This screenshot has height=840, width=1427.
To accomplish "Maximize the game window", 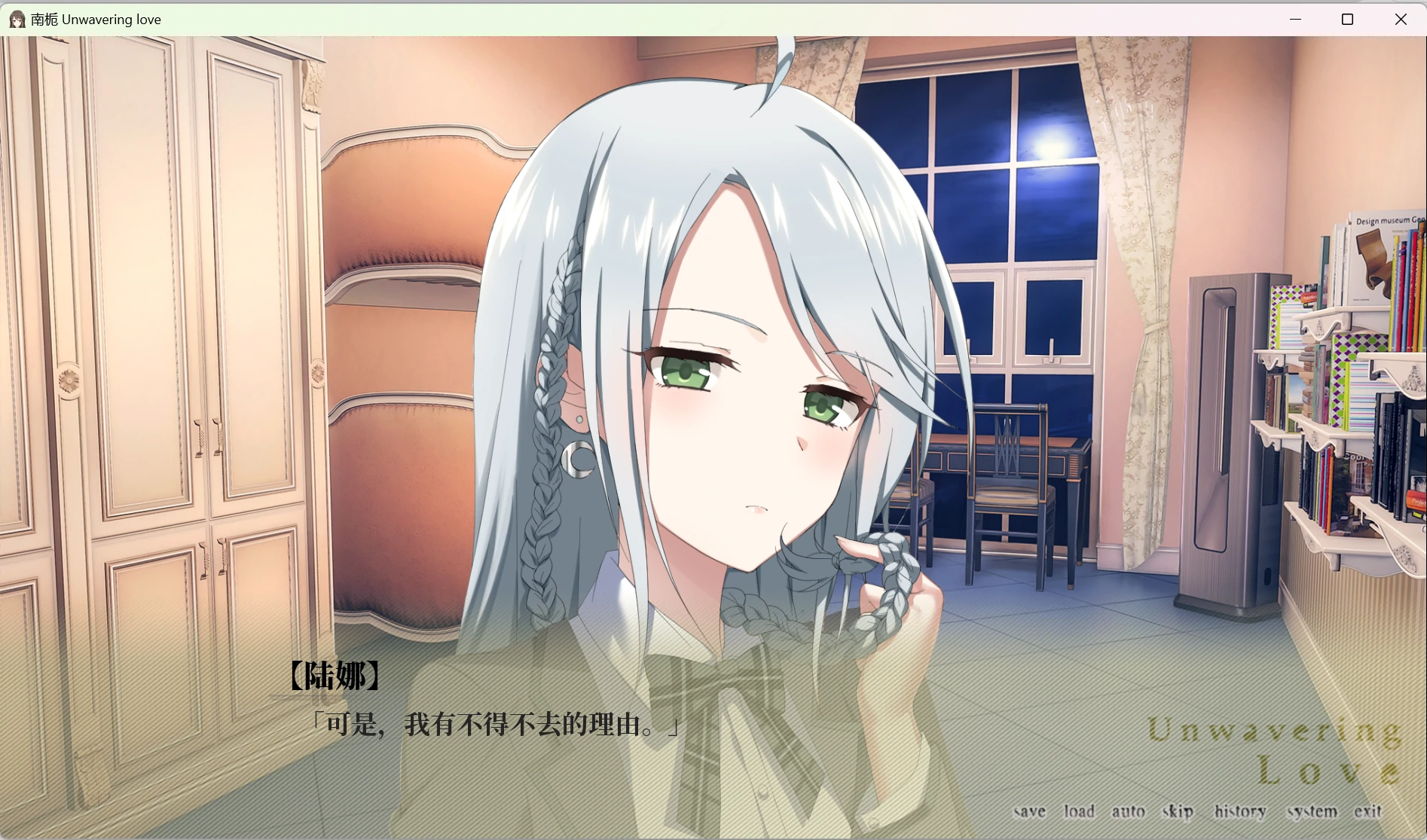I will 1347,19.
